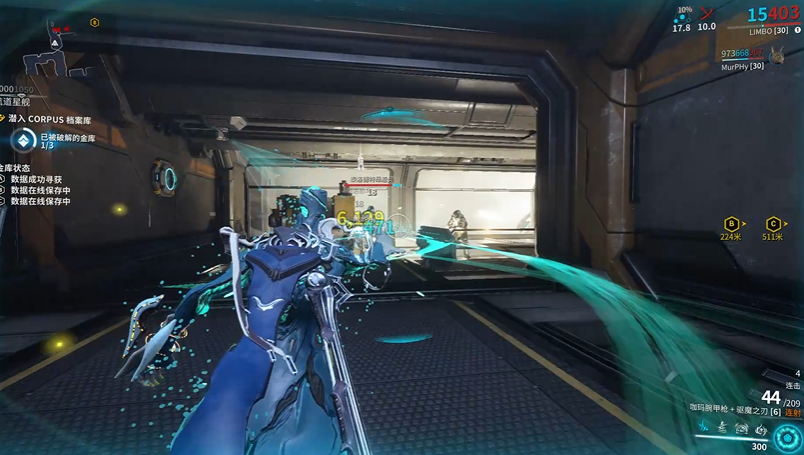The width and height of the screenshot is (804, 455).
Task: Activate Limbo's fourth ability icon
Action: point(760,430)
